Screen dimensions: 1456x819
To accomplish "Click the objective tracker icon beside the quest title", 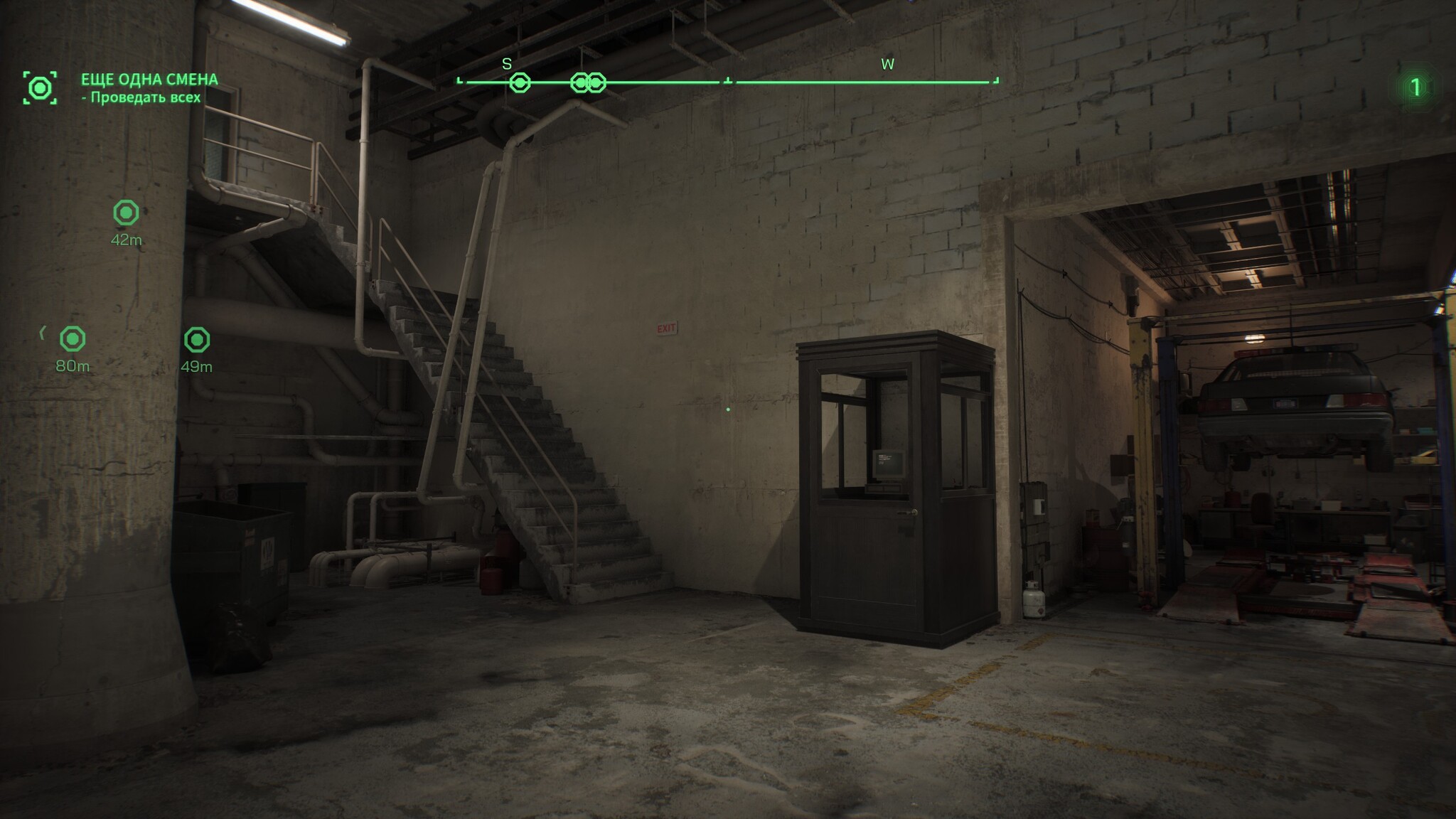I will (x=40, y=88).
